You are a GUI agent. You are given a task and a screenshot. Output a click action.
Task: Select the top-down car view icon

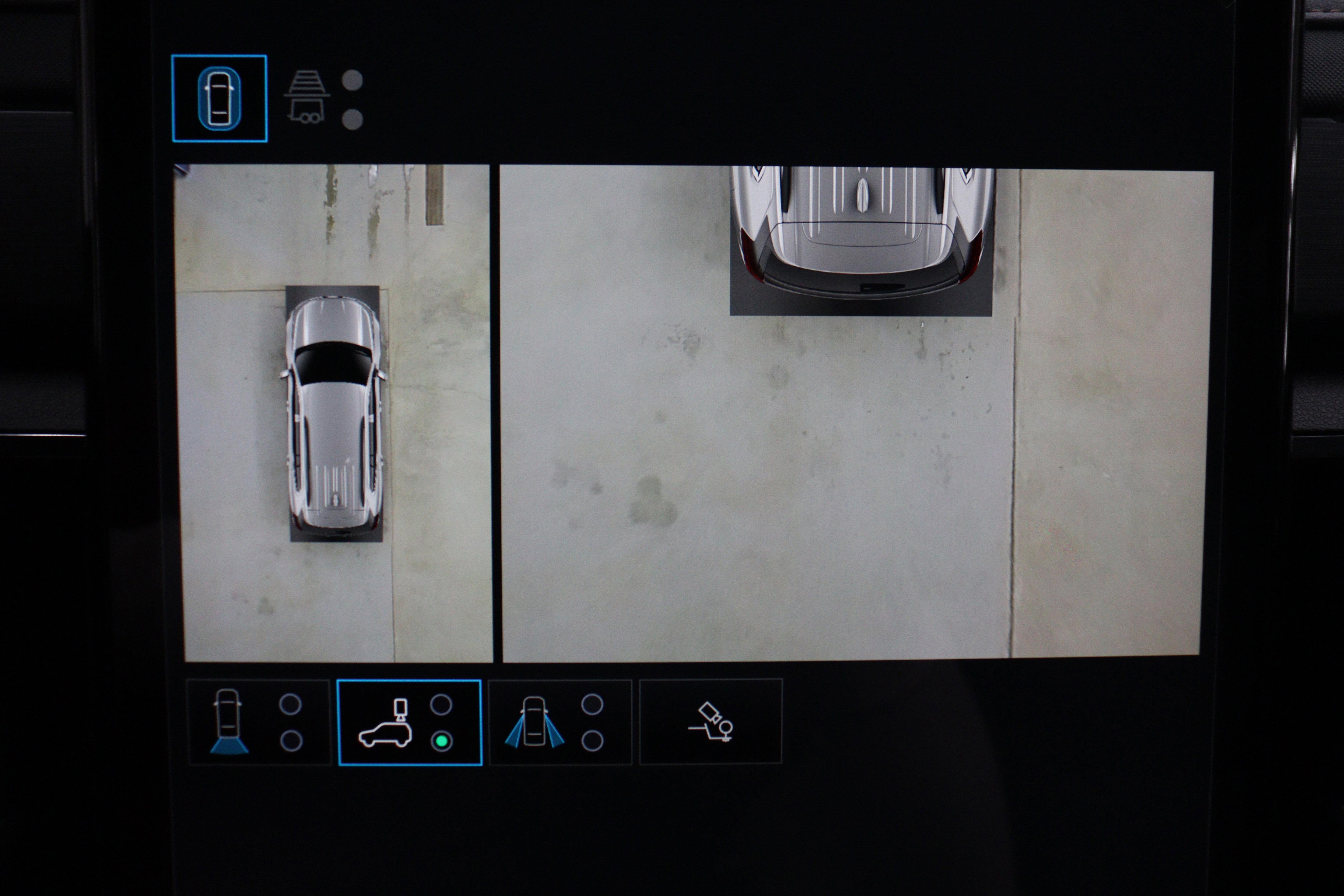click(219, 98)
